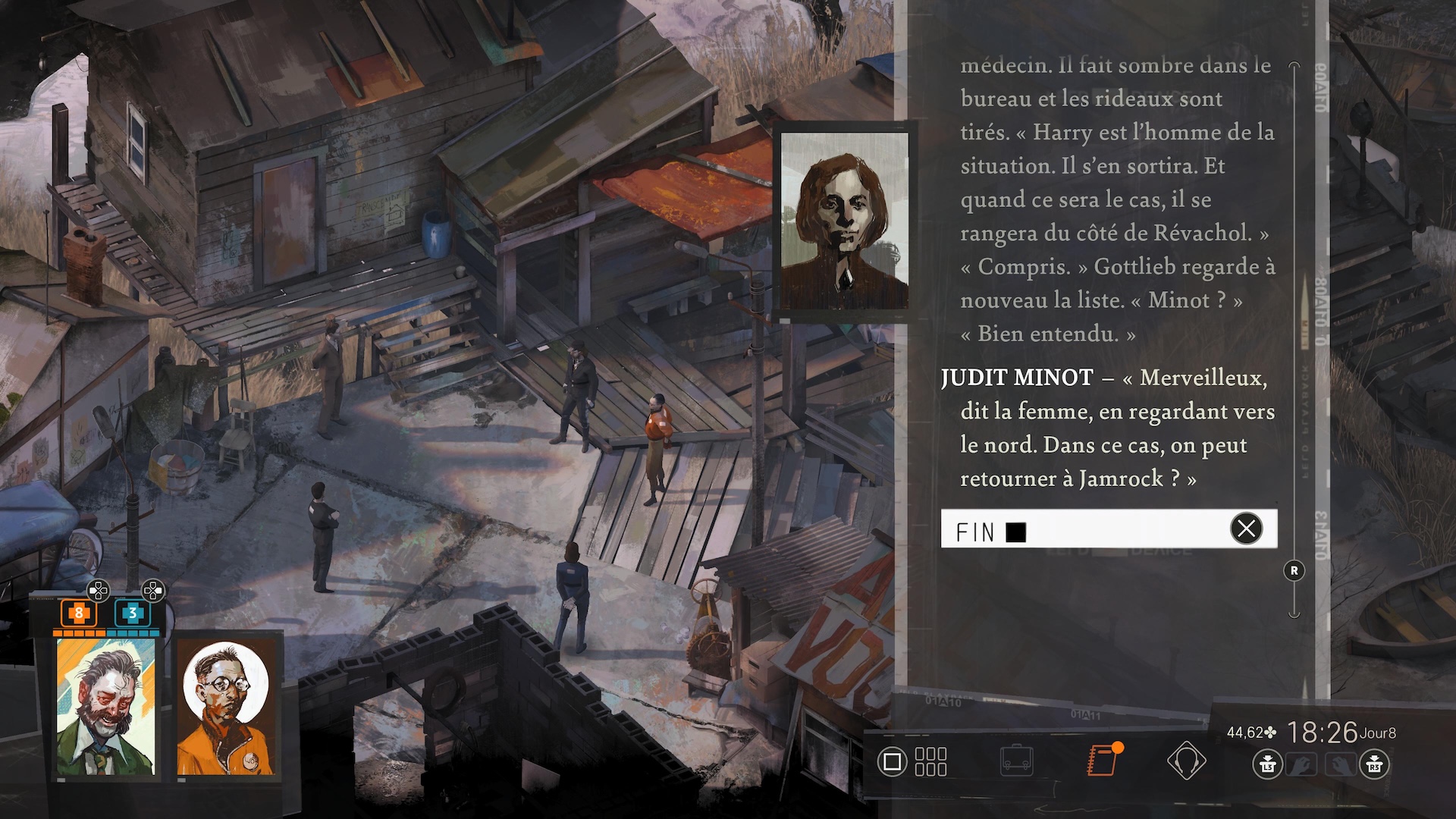Open the Thought Cabinet head icon

1186,761
